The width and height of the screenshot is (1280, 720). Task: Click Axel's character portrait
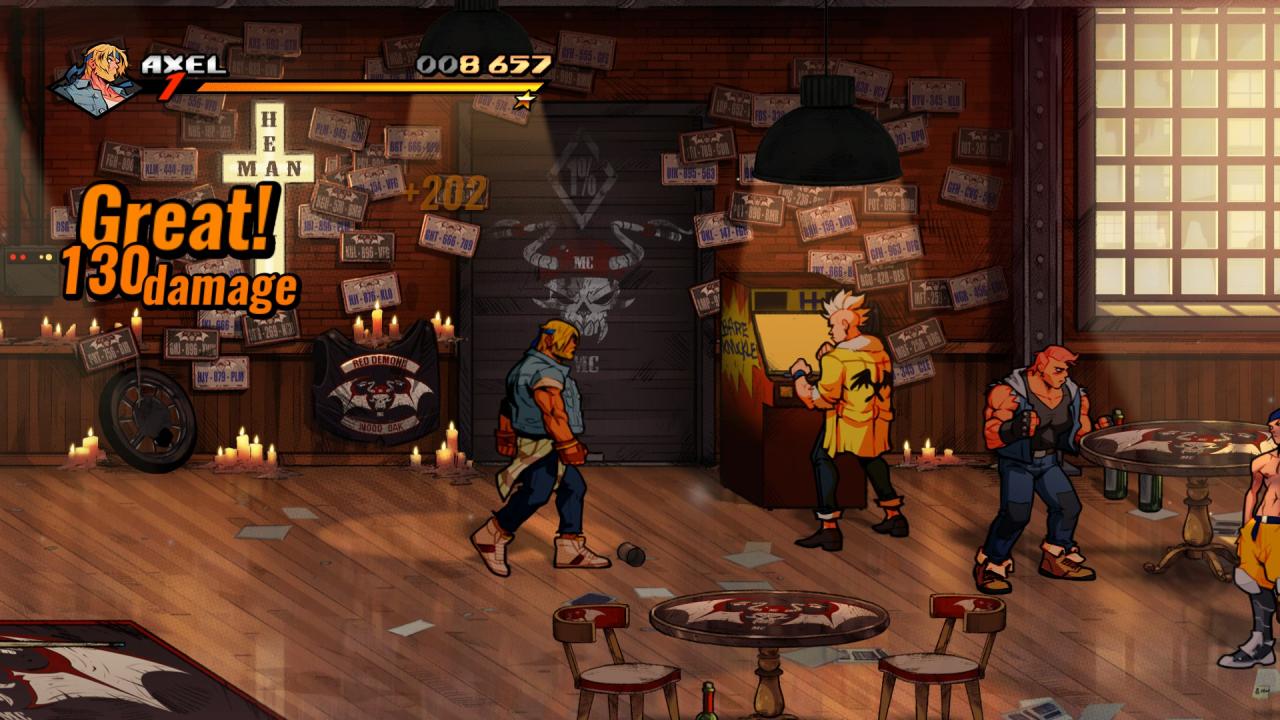point(96,78)
